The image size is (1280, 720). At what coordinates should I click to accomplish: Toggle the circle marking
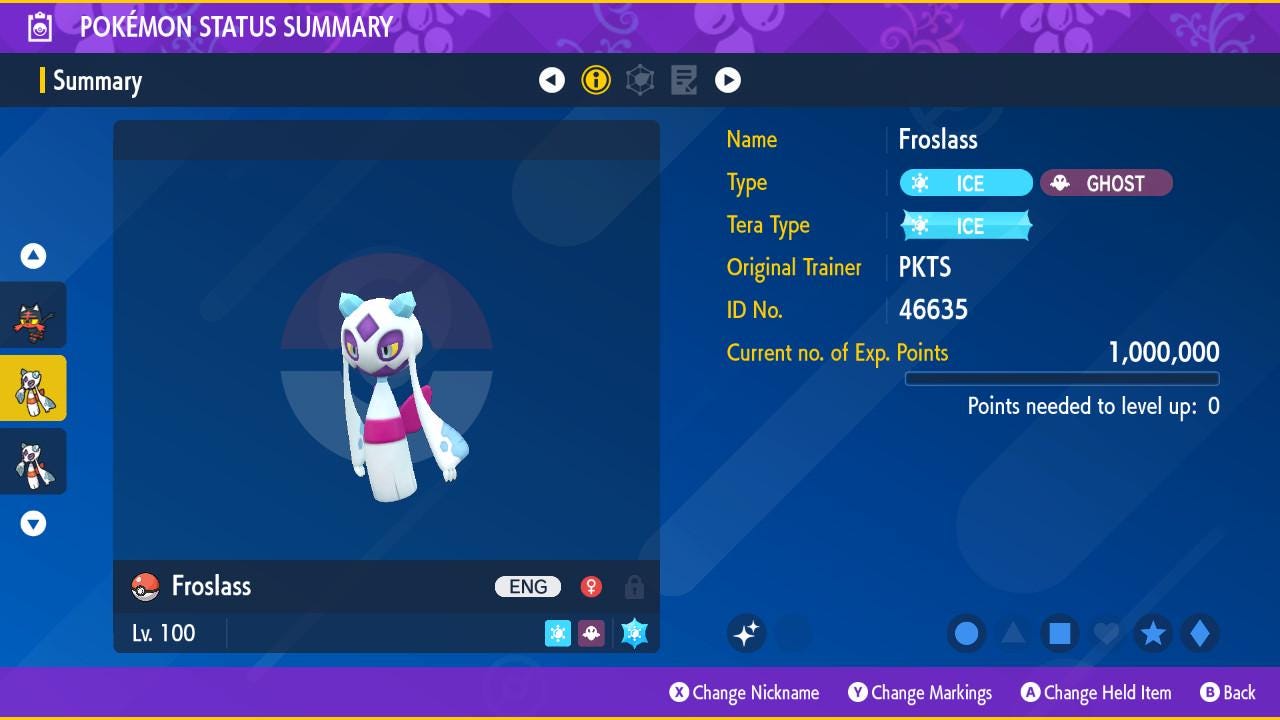(967, 633)
